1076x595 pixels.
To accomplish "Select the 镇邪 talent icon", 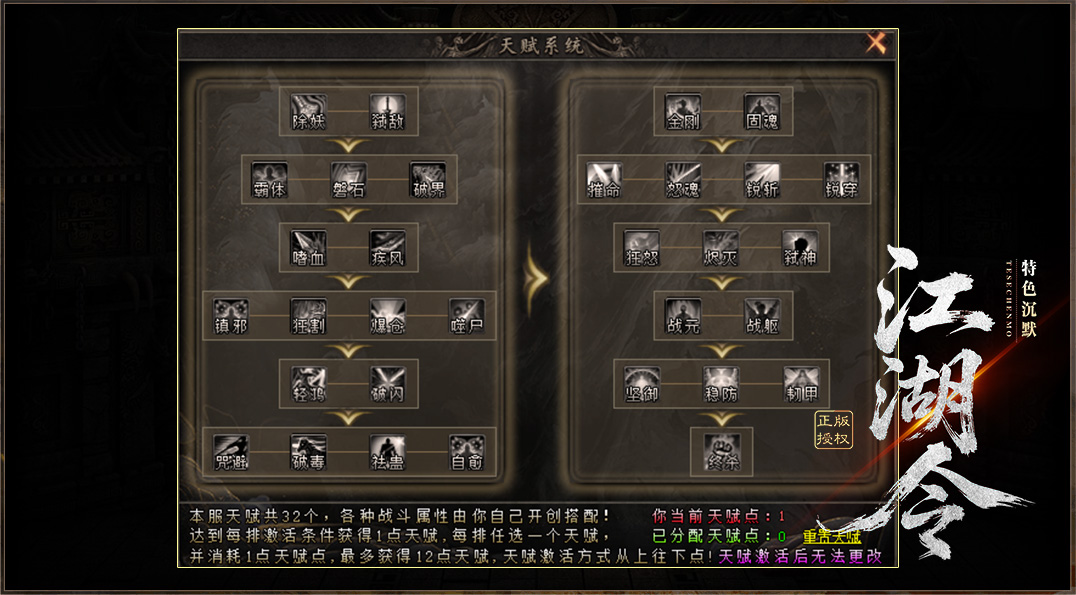I will (x=231, y=312).
